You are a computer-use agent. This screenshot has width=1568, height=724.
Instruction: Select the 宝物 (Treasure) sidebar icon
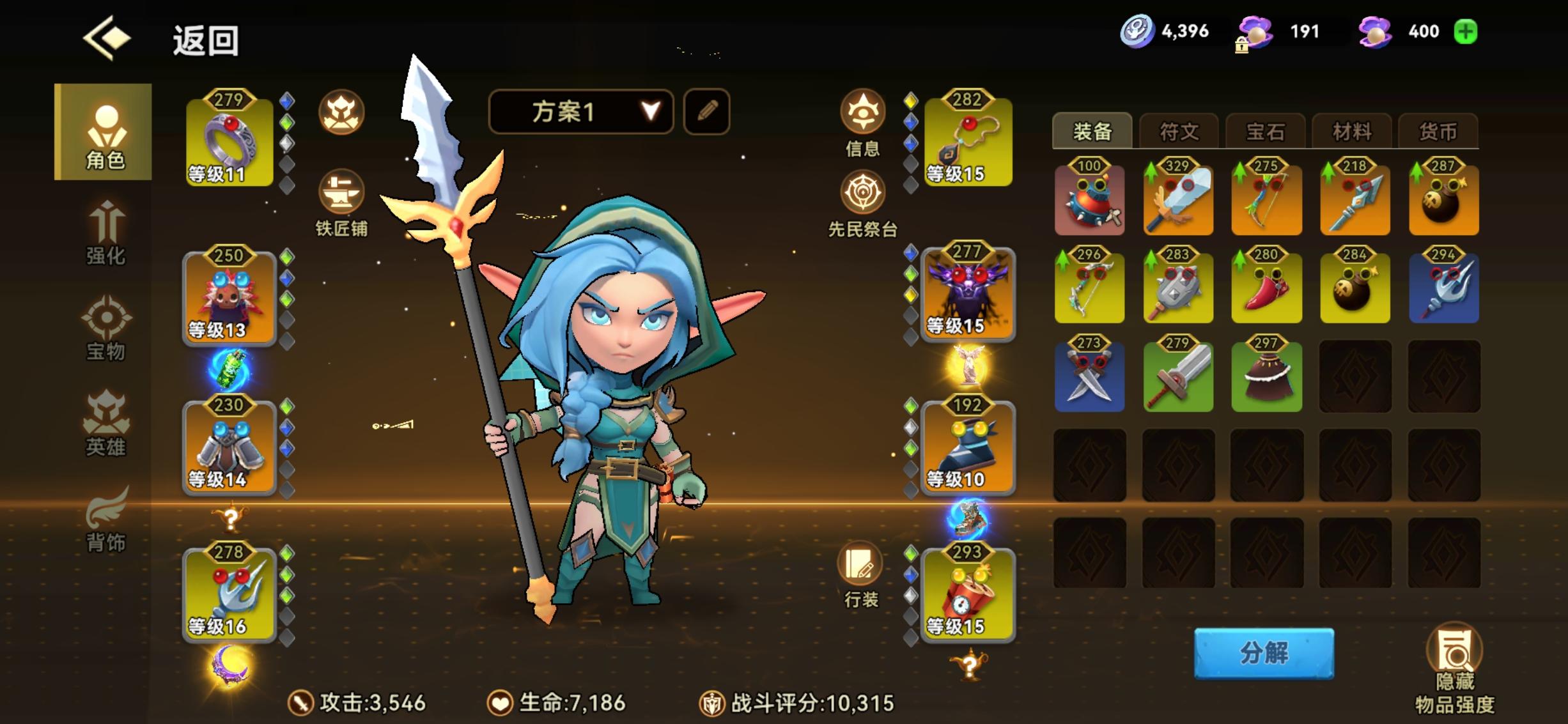(105, 332)
